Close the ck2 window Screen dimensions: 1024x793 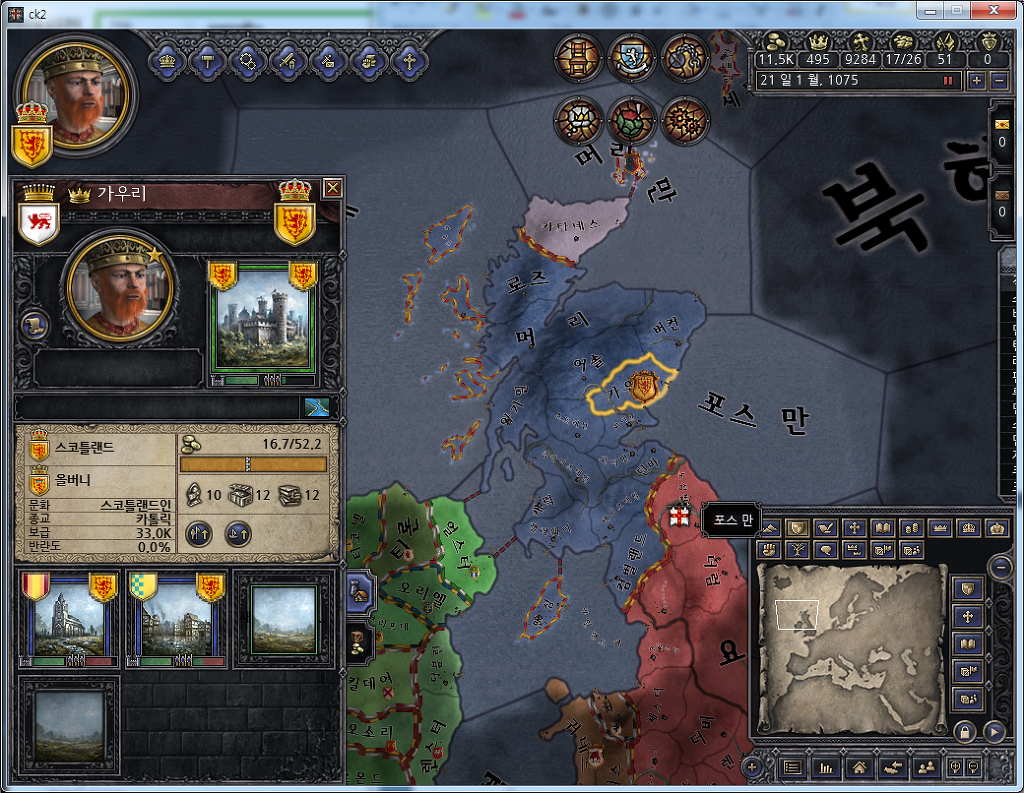coord(998,10)
